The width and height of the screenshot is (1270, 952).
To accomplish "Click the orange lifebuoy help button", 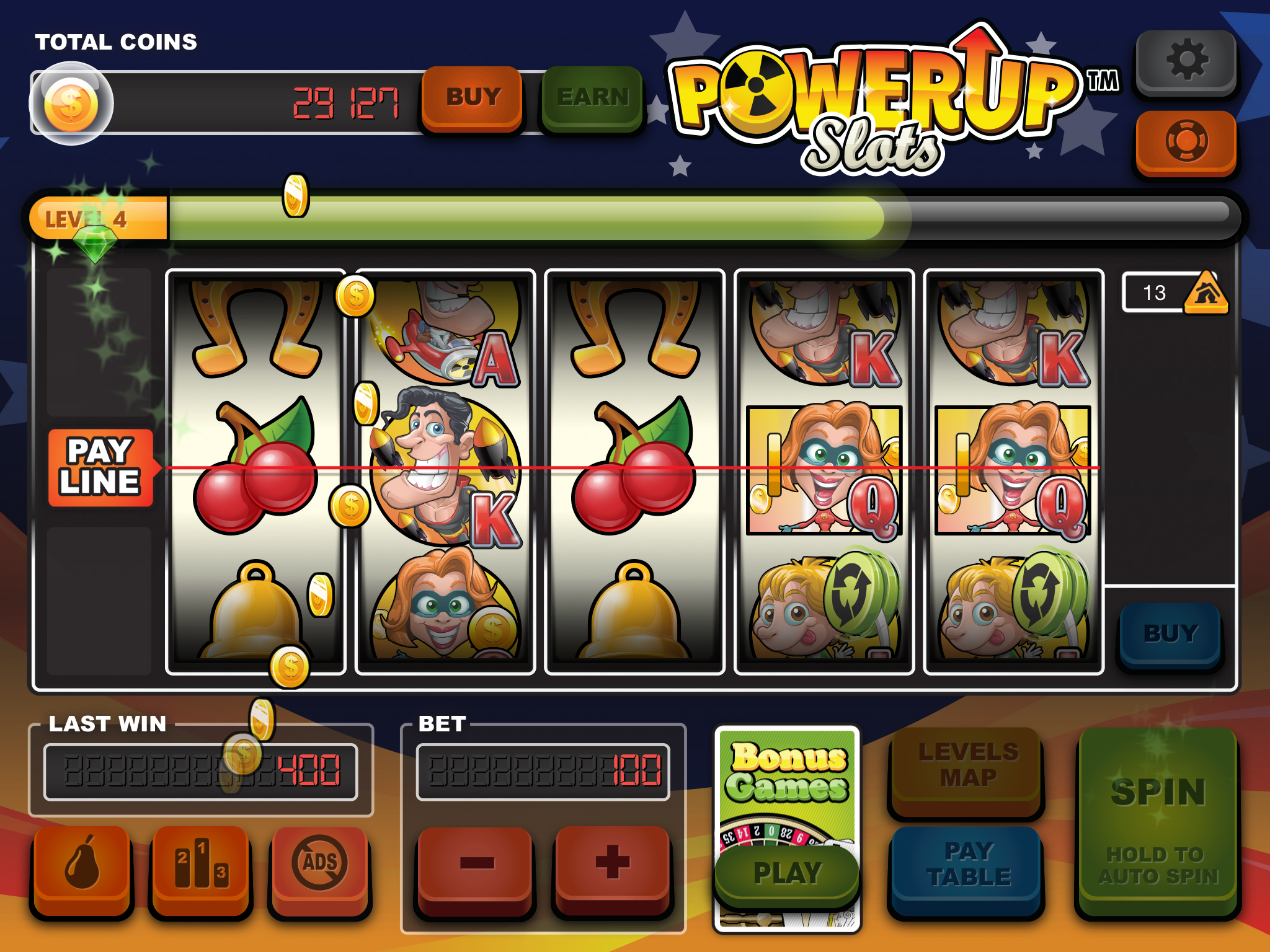I will click(1186, 142).
